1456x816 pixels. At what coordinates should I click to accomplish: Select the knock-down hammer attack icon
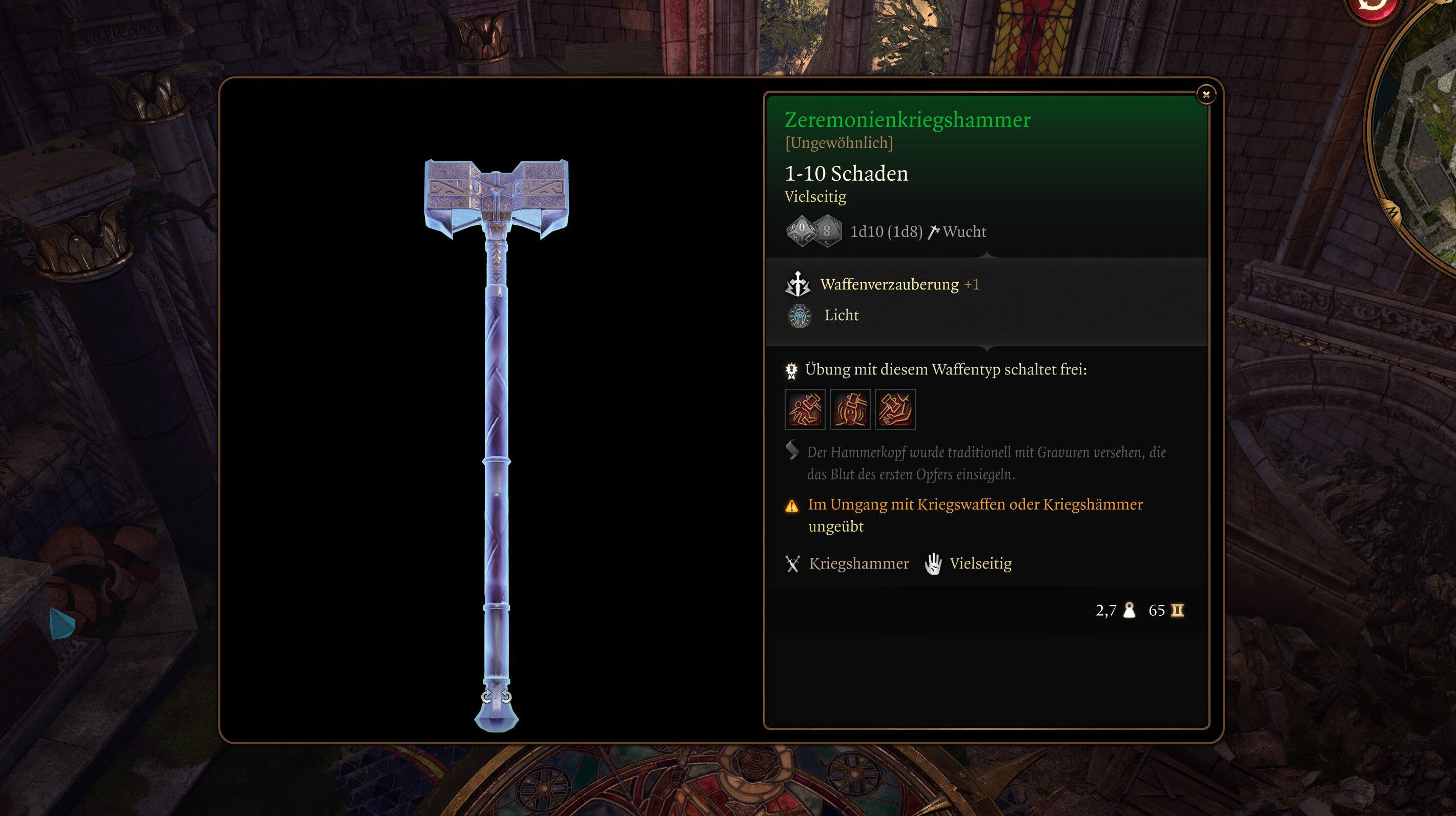[x=805, y=409]
